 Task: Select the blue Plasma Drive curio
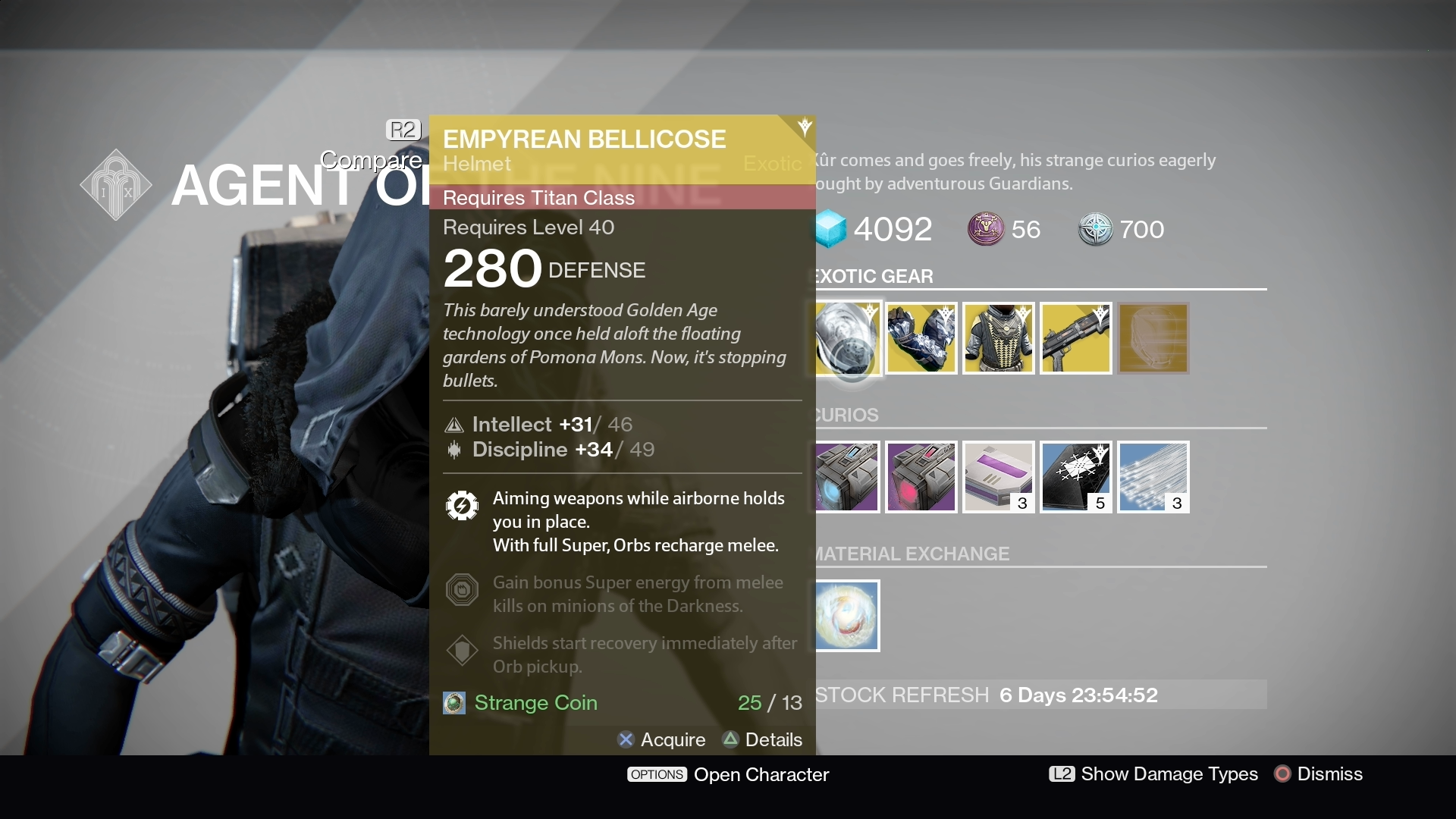pos(848,477)
